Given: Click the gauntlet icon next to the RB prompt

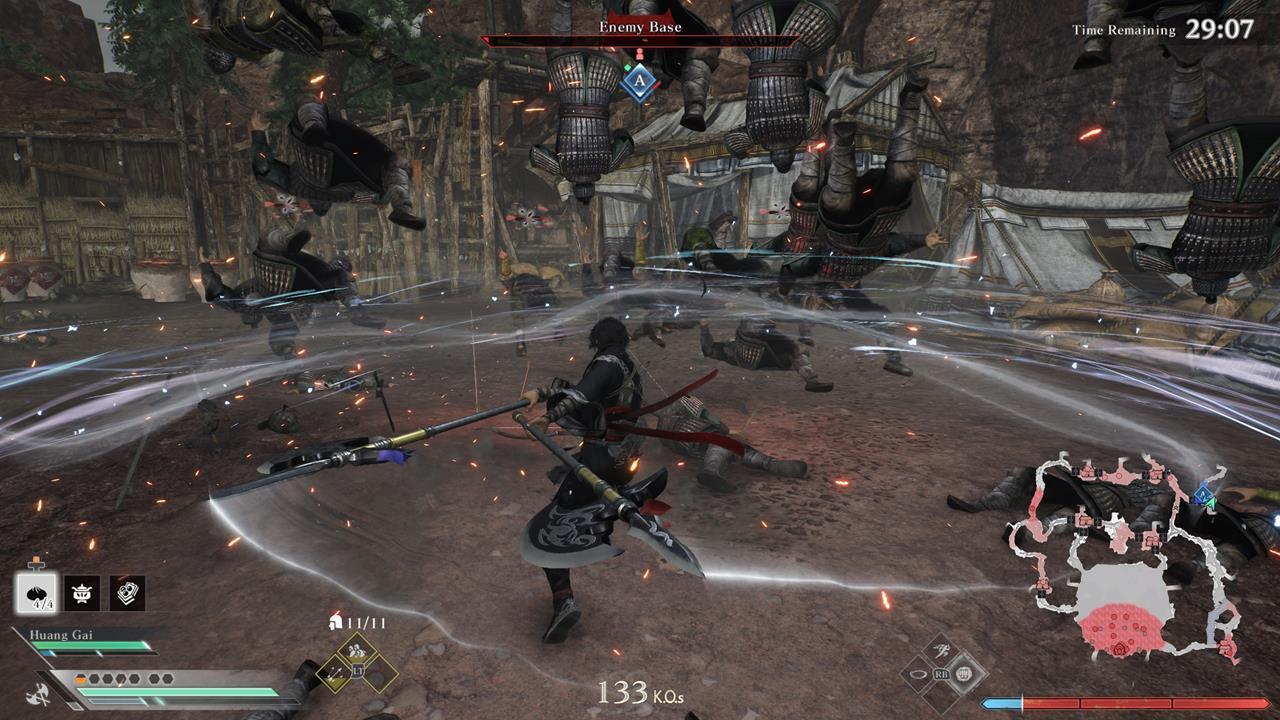Looking at the screenshot, I should point(965,674).
